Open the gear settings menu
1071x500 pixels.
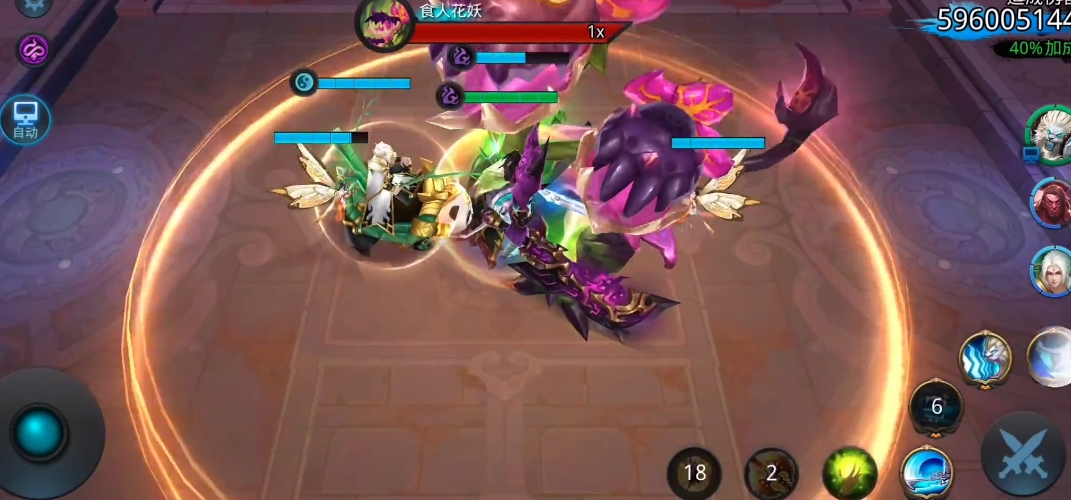(34, 5)
